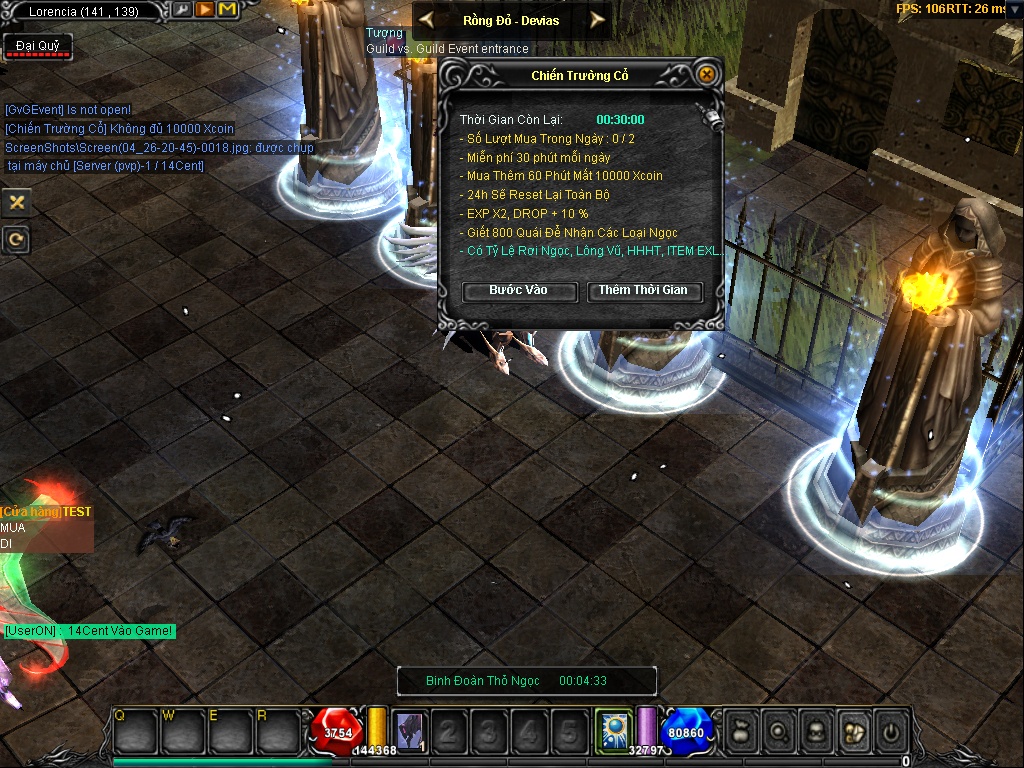
Task: Click the Cửa hàng TEST shop label
Action: (x=46, y=512)
